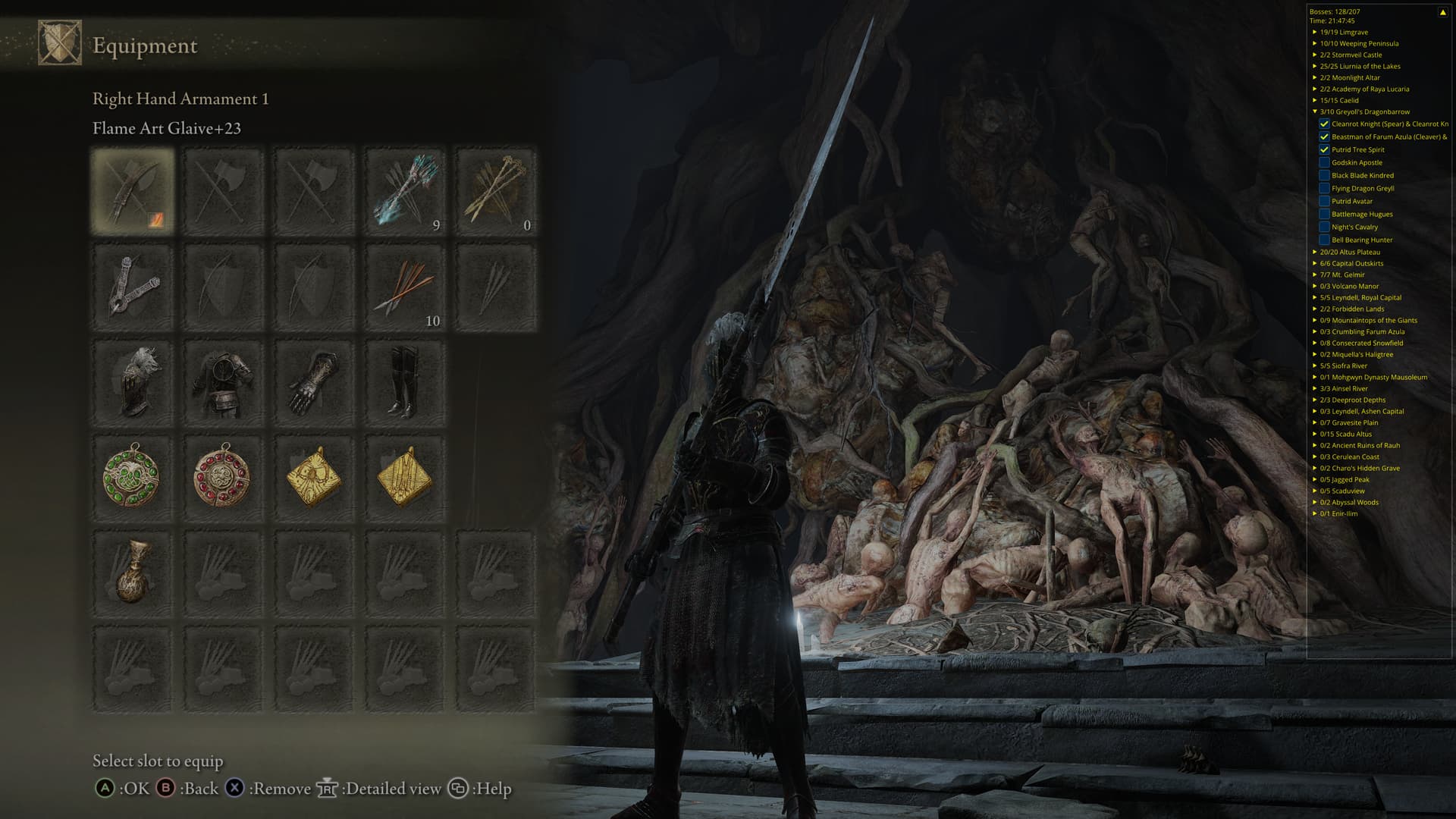
Task: Select the green-jeweled medallion talisman
Action: pos(133,478)
